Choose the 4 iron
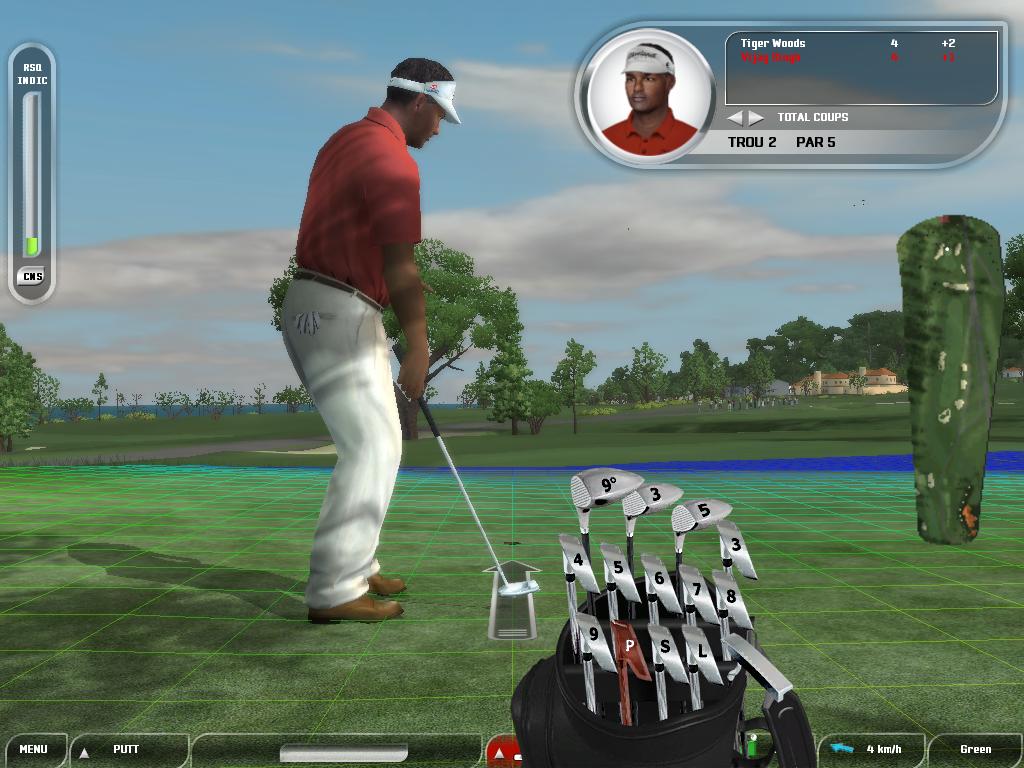The width and height of the screenshot is (1024, 768). 577,562
